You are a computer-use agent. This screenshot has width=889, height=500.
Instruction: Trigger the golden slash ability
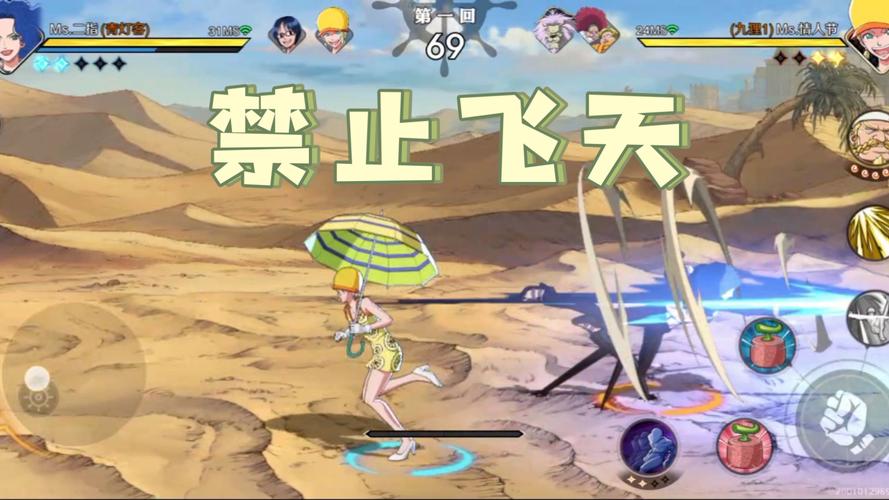869,234
